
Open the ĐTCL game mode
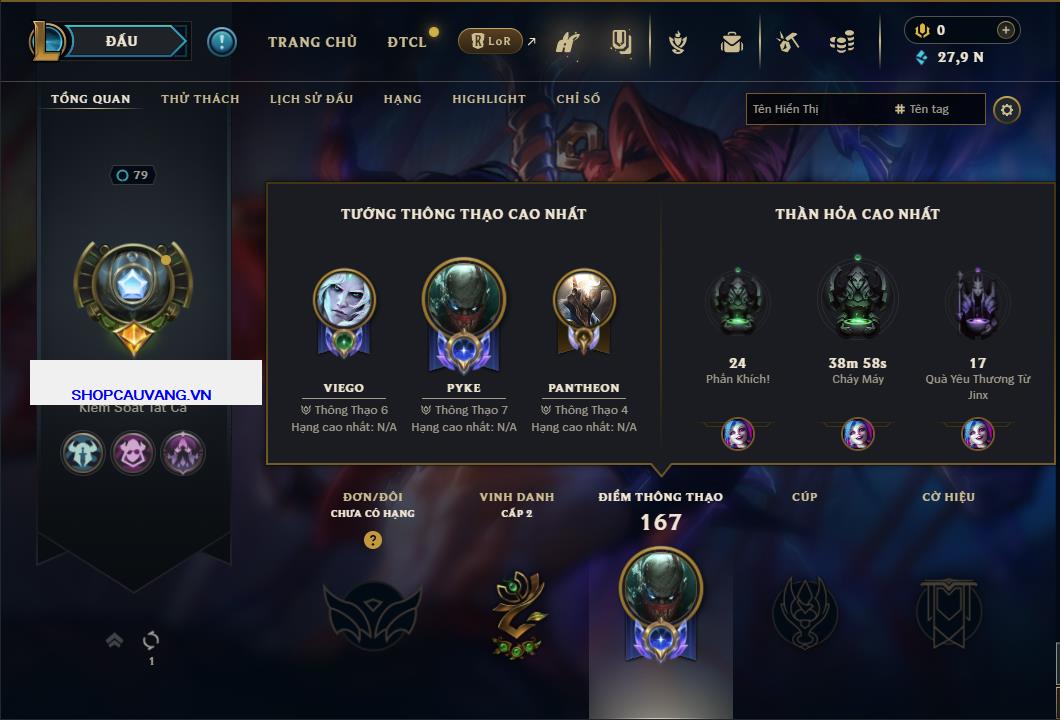[407, 42]
